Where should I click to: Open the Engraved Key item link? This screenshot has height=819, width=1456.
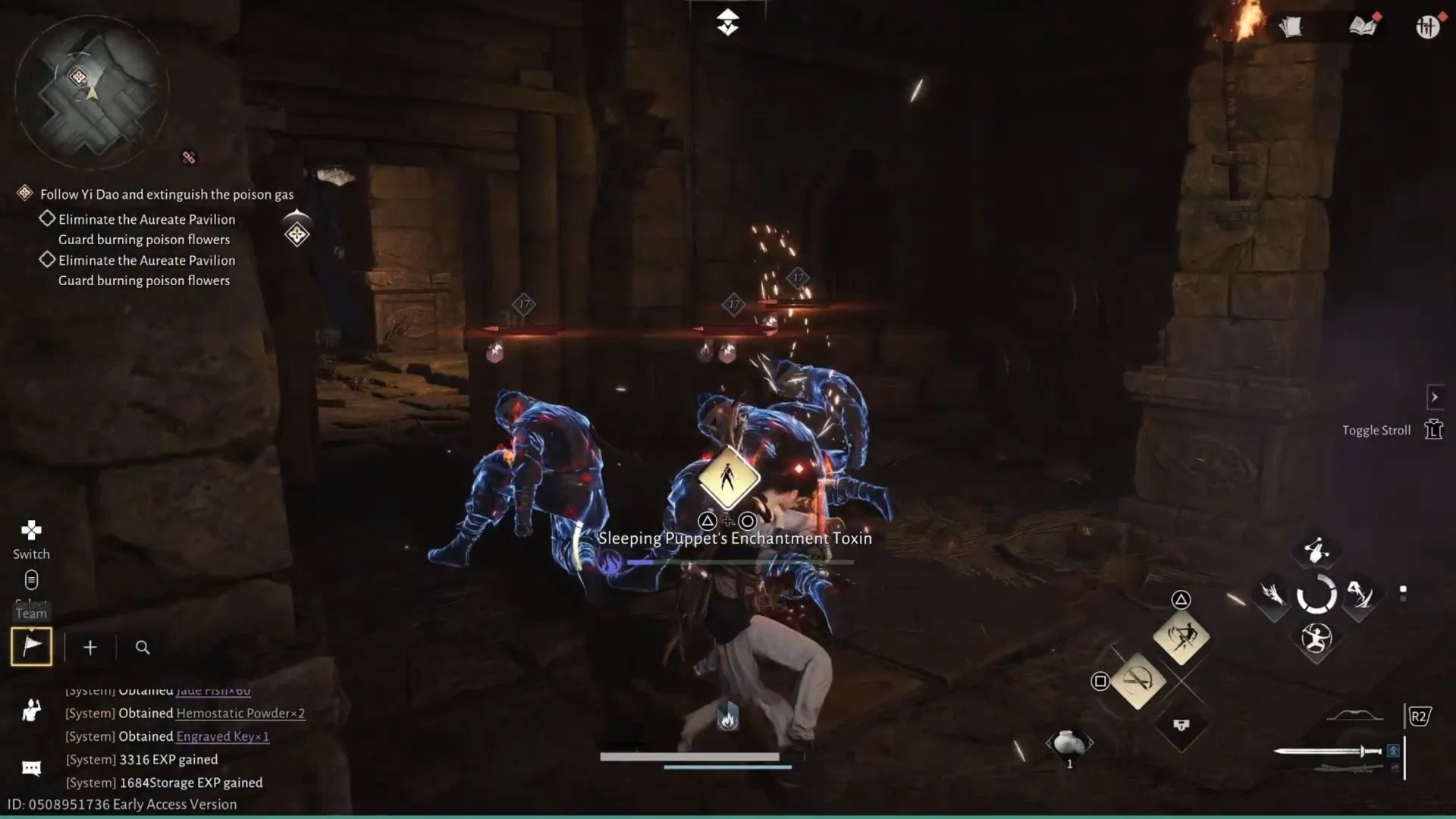click(221, 736)
